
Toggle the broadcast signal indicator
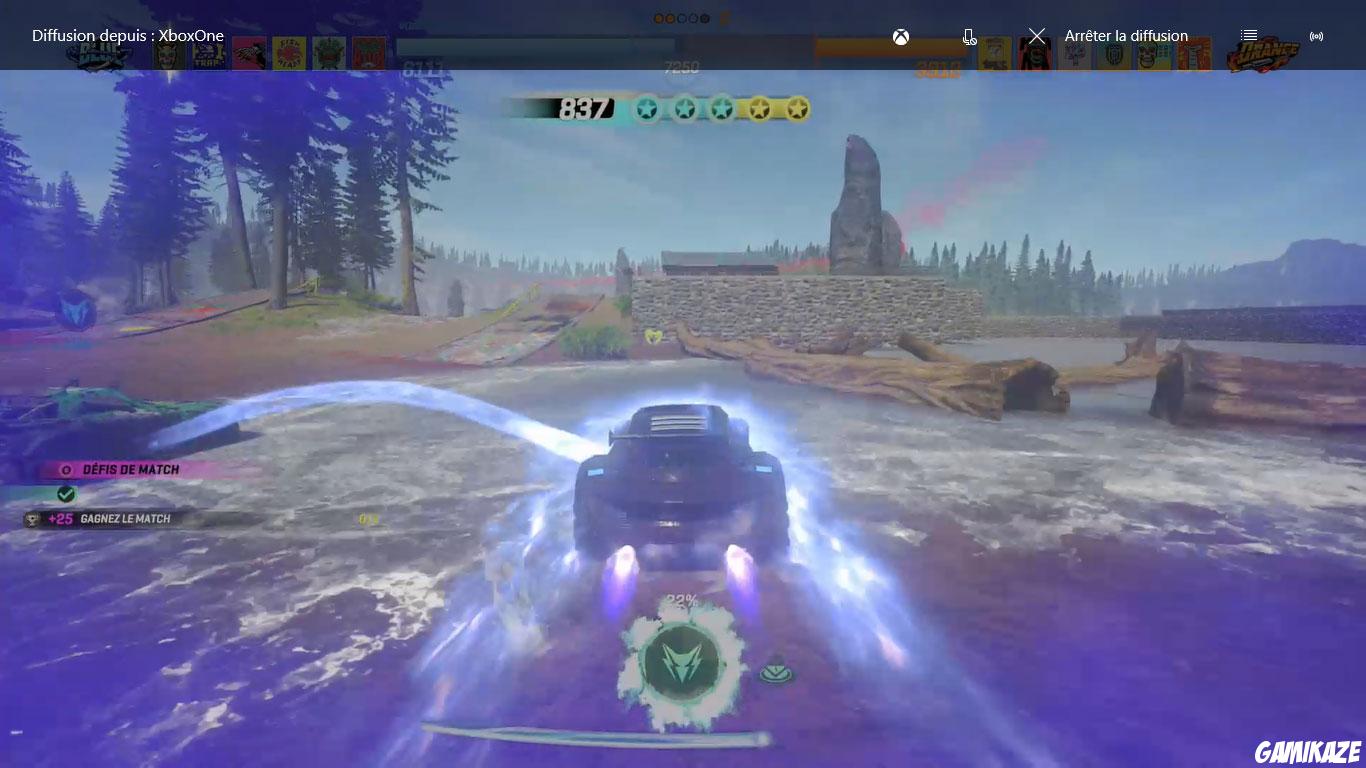[x=1317, y=34]
